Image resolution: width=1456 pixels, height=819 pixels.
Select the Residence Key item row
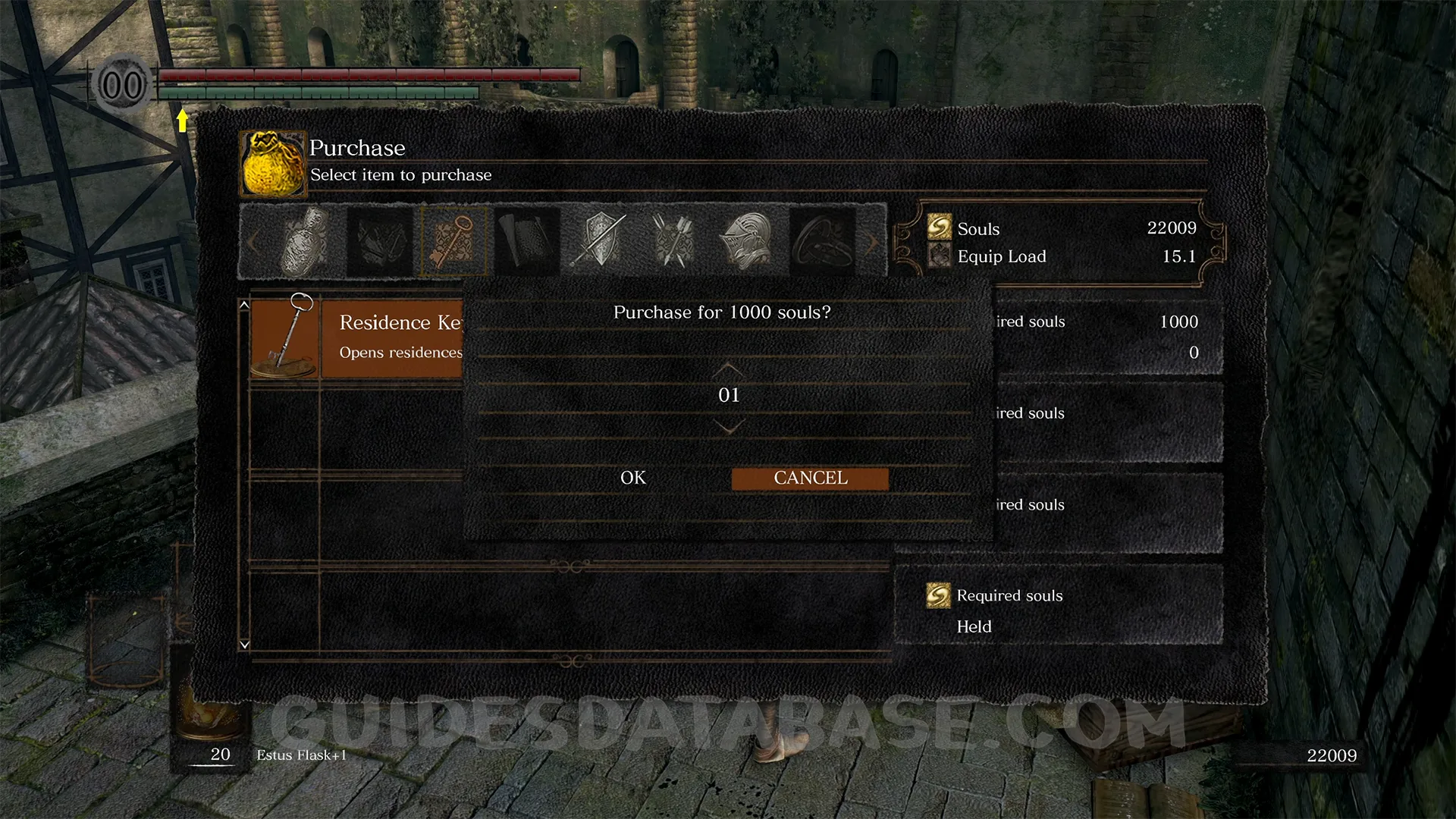356,337
